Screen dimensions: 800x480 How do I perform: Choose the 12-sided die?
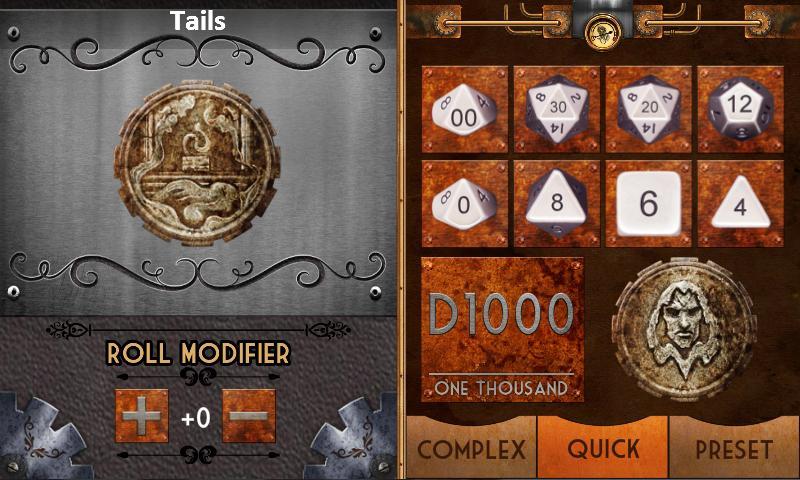point(739,111)
